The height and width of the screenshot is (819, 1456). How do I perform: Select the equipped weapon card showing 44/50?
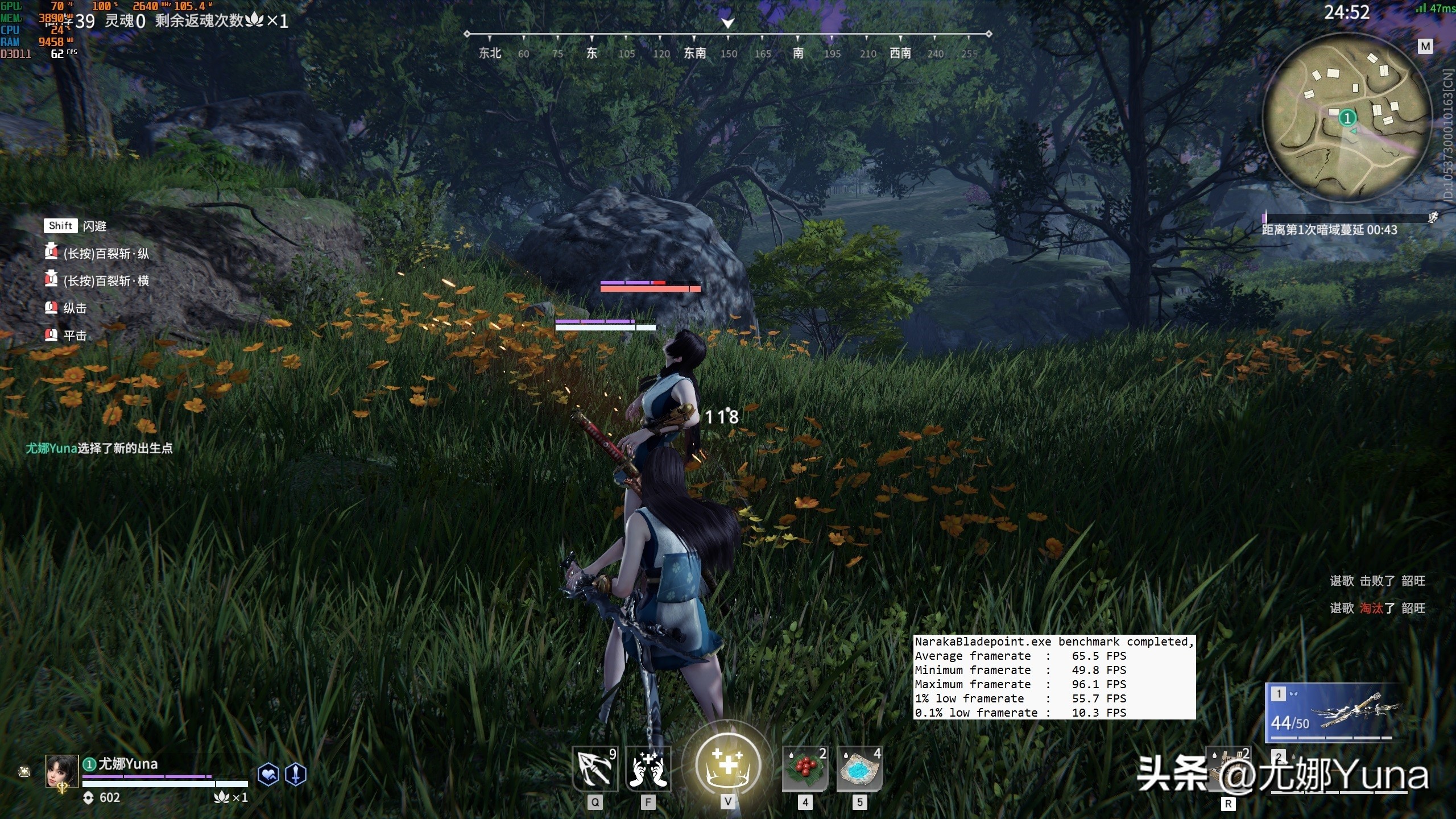(x=1331, y=713)
